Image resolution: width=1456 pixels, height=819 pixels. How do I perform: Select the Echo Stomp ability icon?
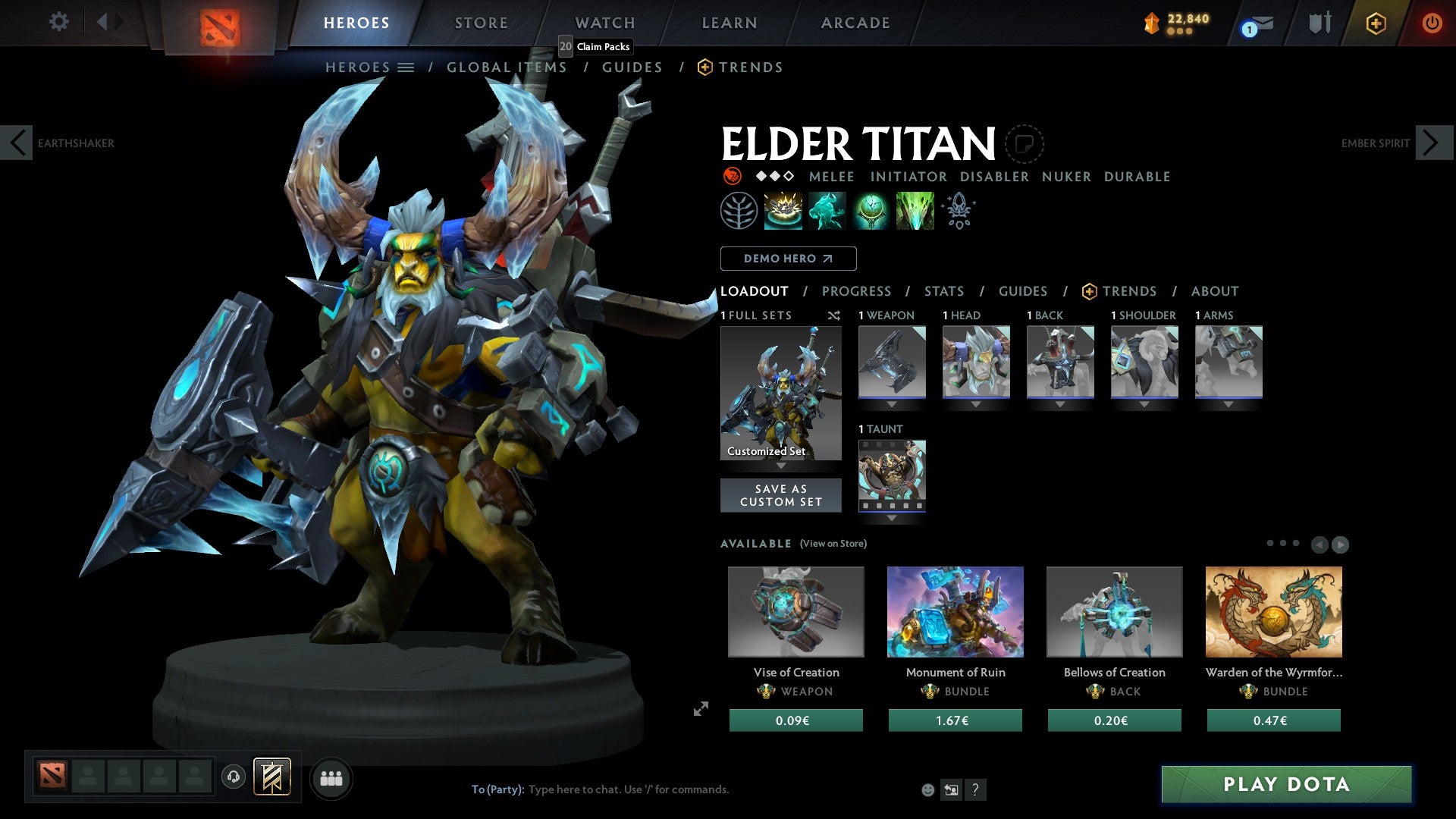(x=782, y=210)
